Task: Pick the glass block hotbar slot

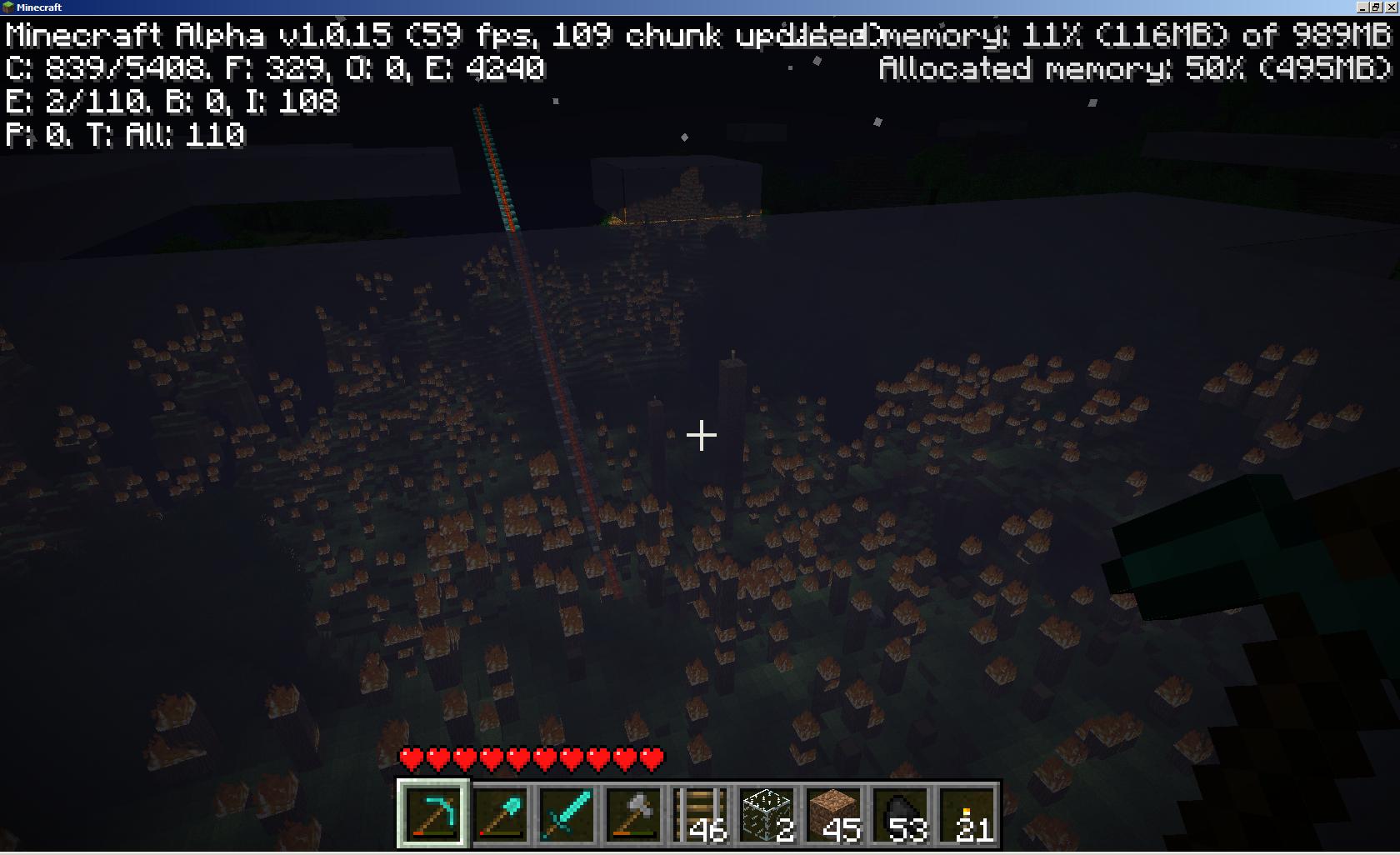Action: point(767,813)
